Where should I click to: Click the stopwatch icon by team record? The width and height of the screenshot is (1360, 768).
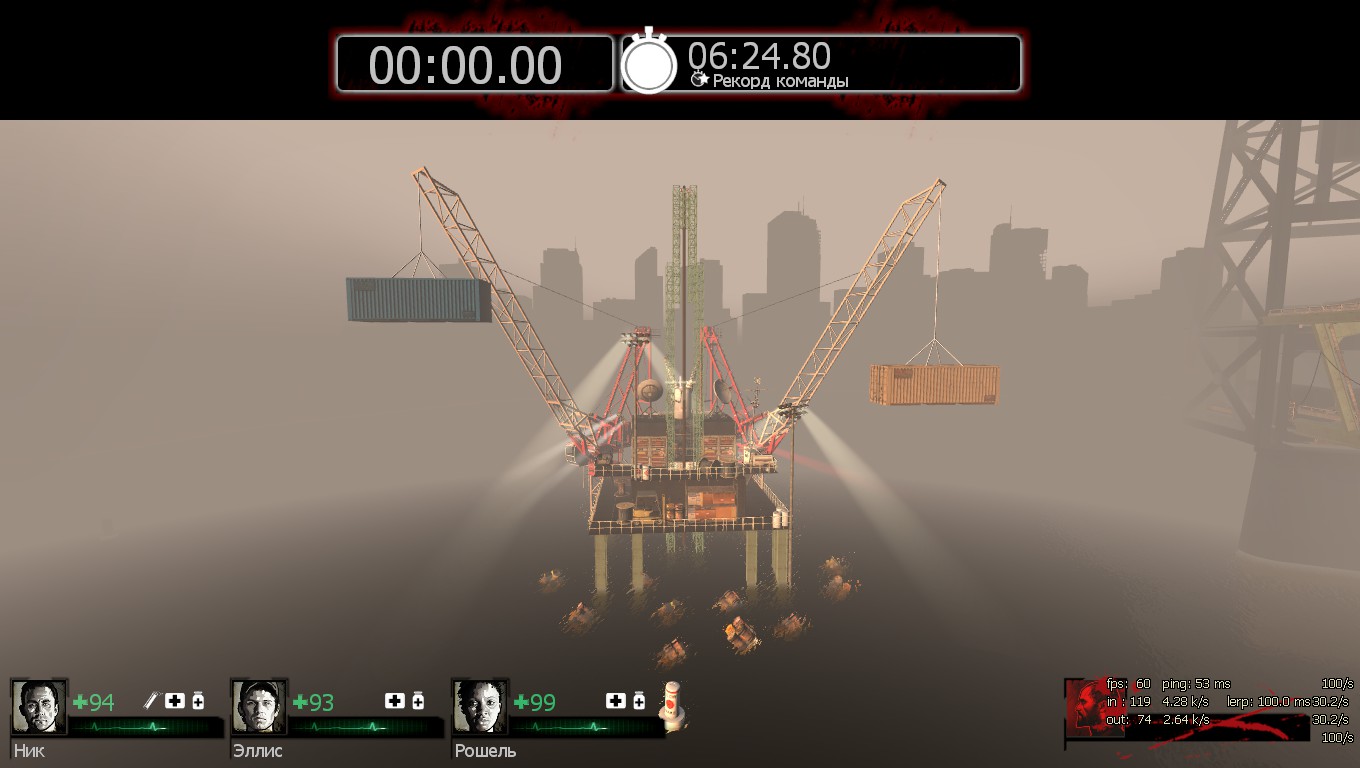click(650, 64)
